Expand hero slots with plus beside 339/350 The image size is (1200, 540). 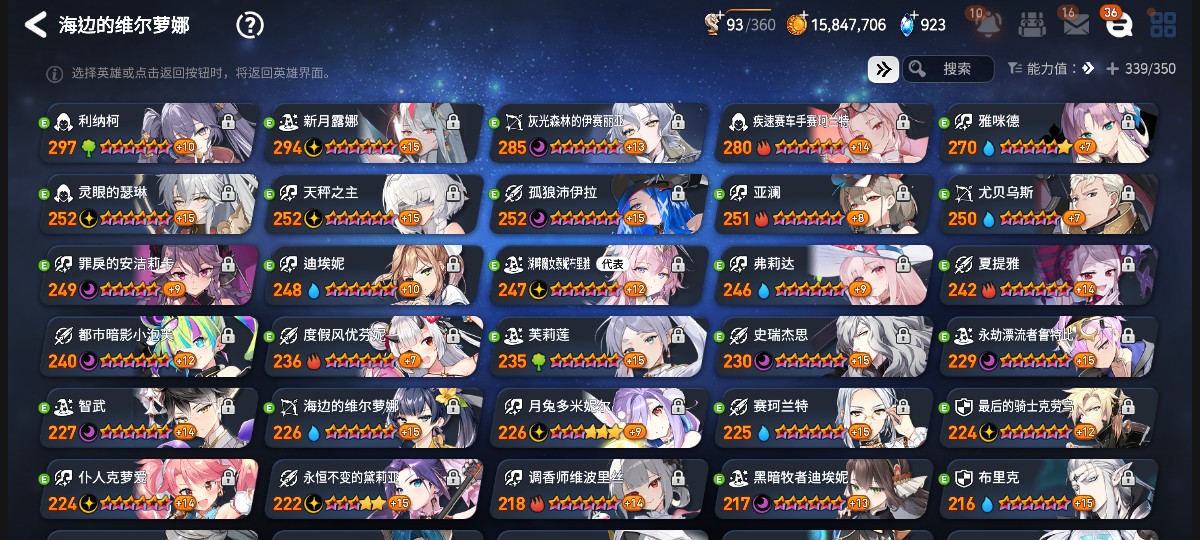coord(1113,69)
